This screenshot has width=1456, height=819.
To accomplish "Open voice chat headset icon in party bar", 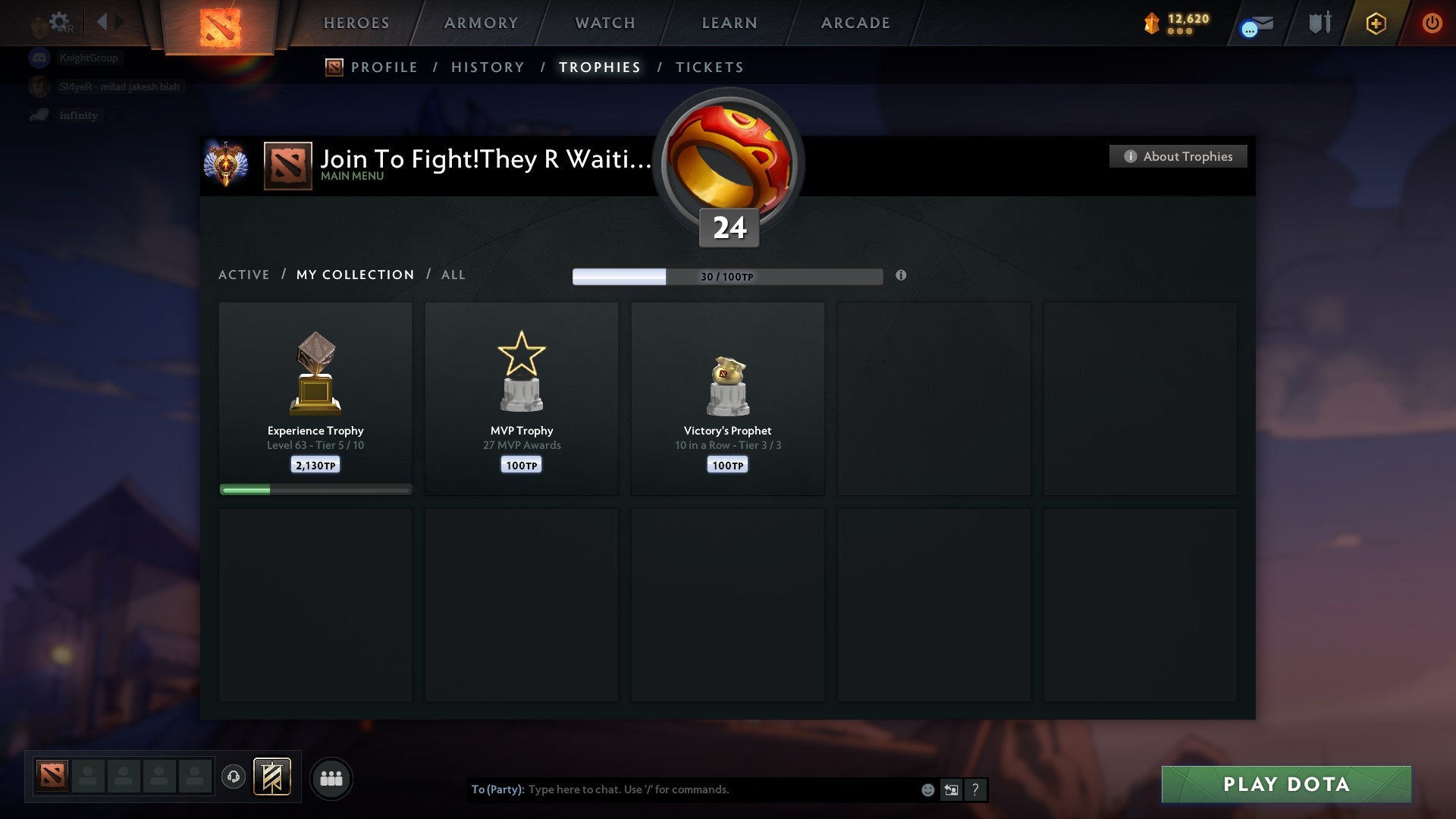I will 233,778.
